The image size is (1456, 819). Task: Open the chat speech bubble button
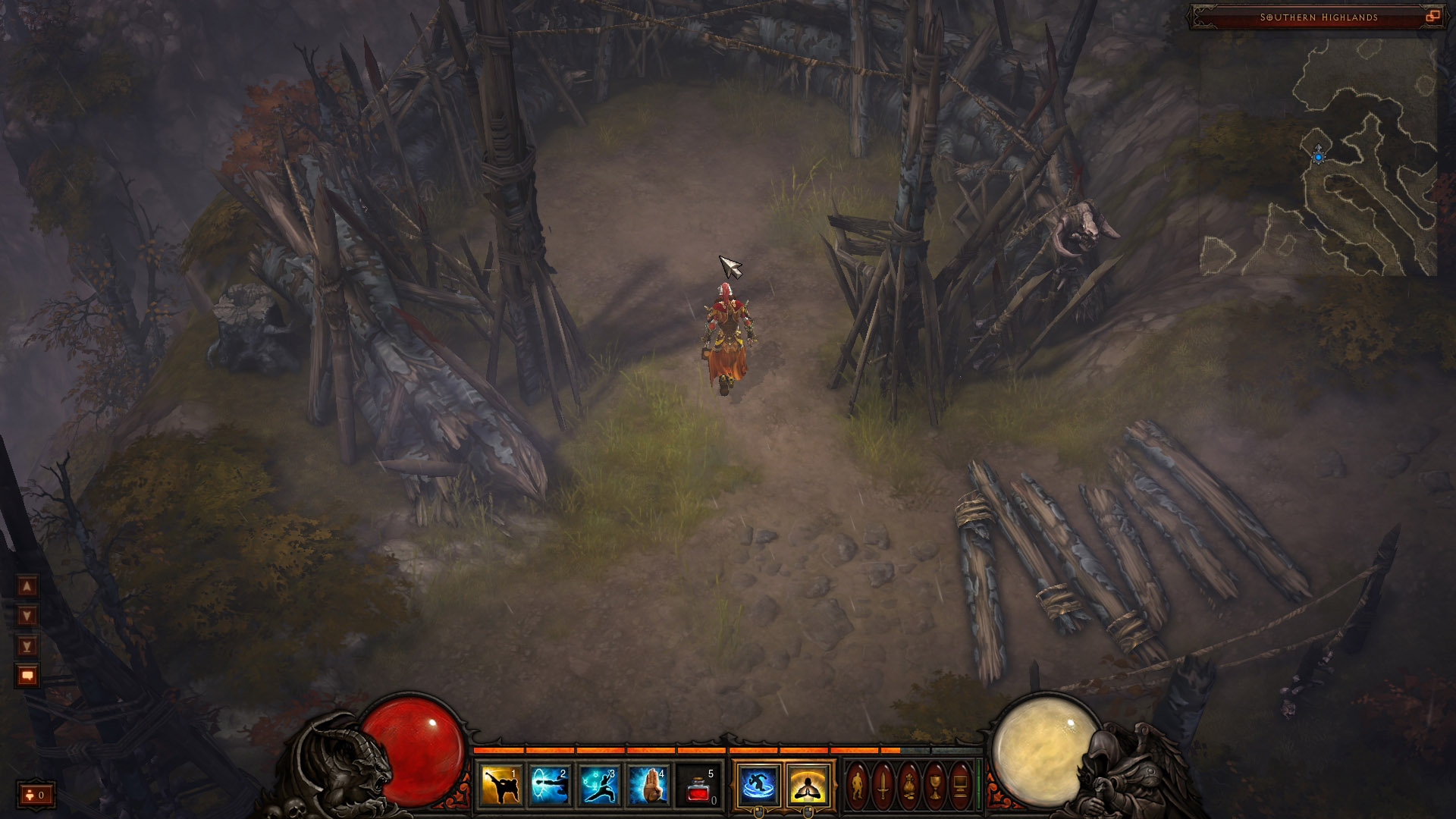[x=27, y=675]
